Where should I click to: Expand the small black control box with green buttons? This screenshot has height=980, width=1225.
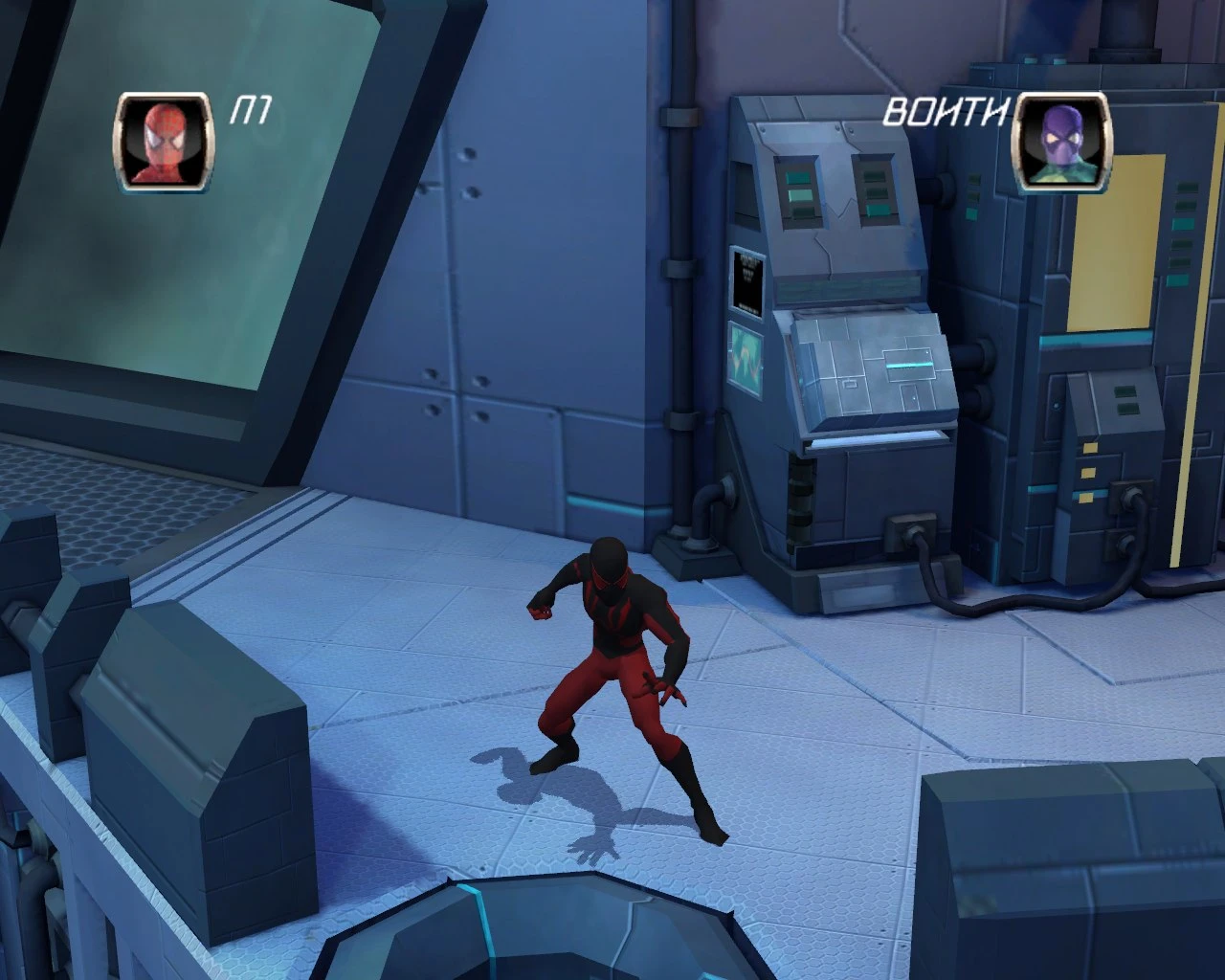(1125, 402)
